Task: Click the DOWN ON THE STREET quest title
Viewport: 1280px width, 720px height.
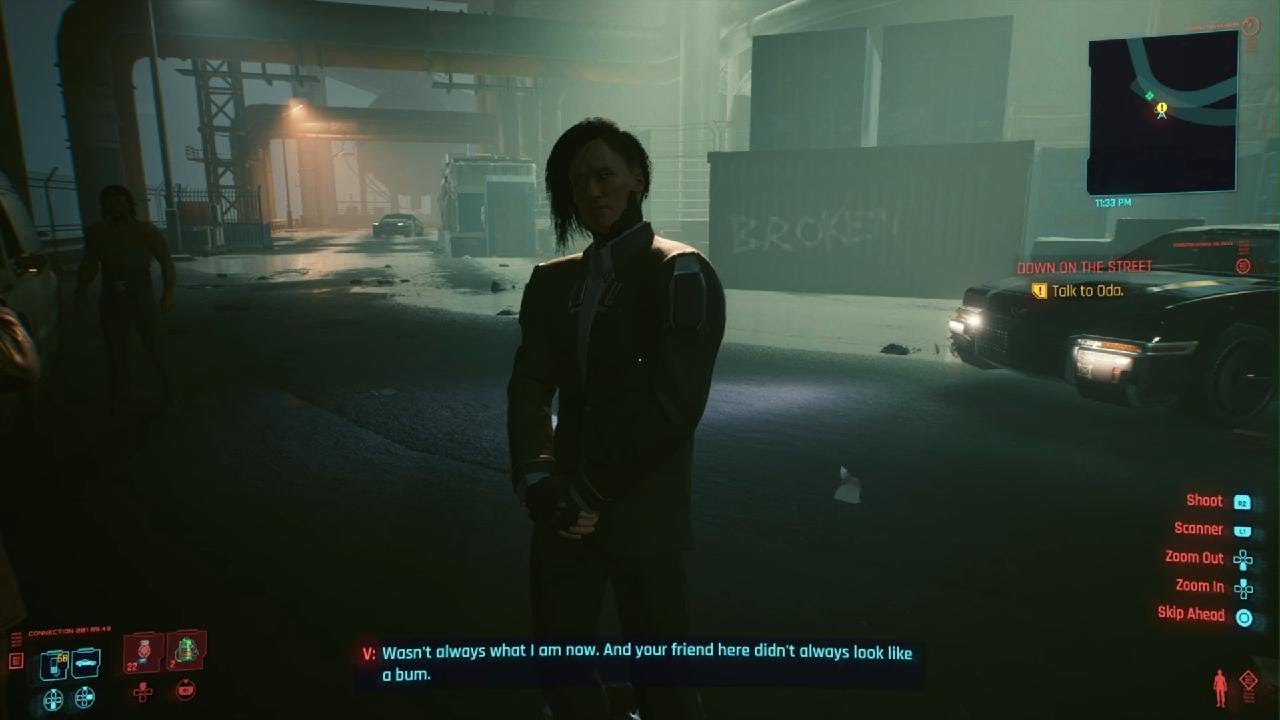Action: pos(1083,268)
